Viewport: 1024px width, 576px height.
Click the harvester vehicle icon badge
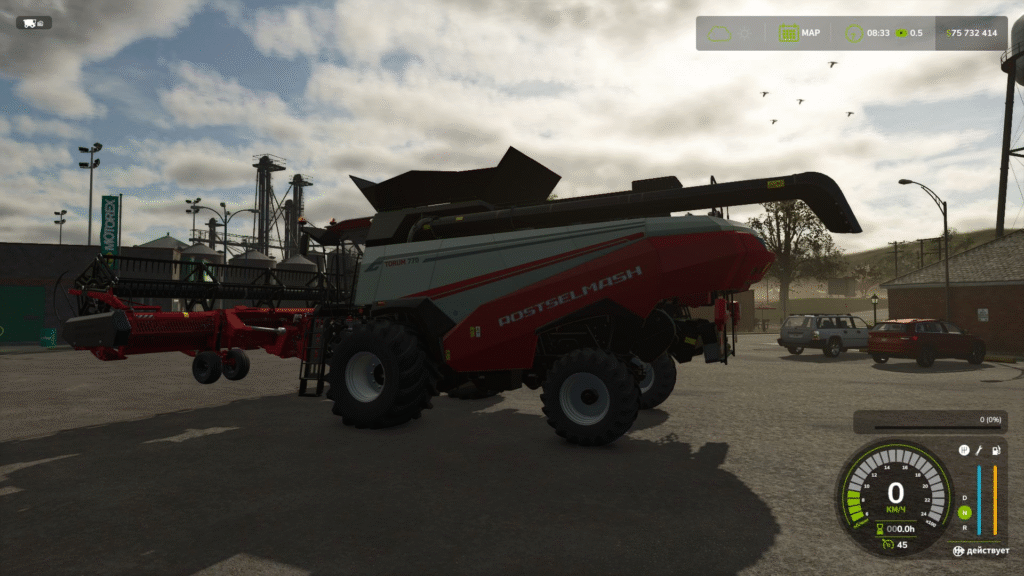click(x=33, y=22)
